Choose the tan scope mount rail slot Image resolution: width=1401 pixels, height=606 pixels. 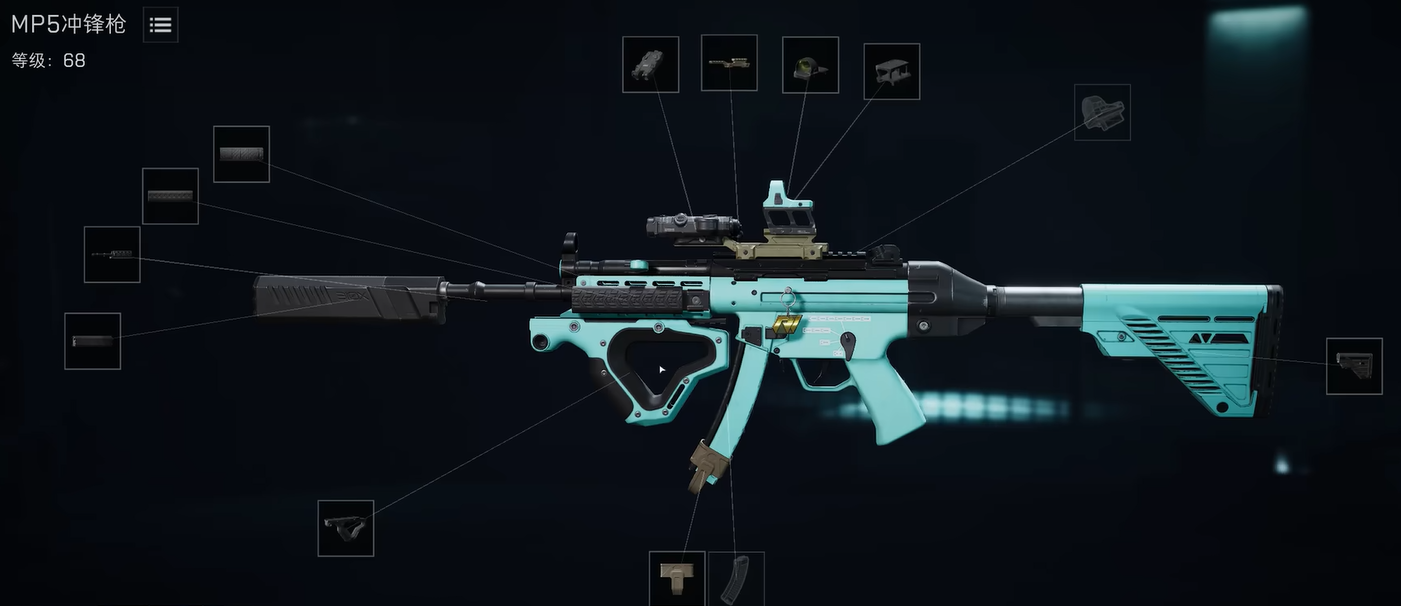point(729,63)
